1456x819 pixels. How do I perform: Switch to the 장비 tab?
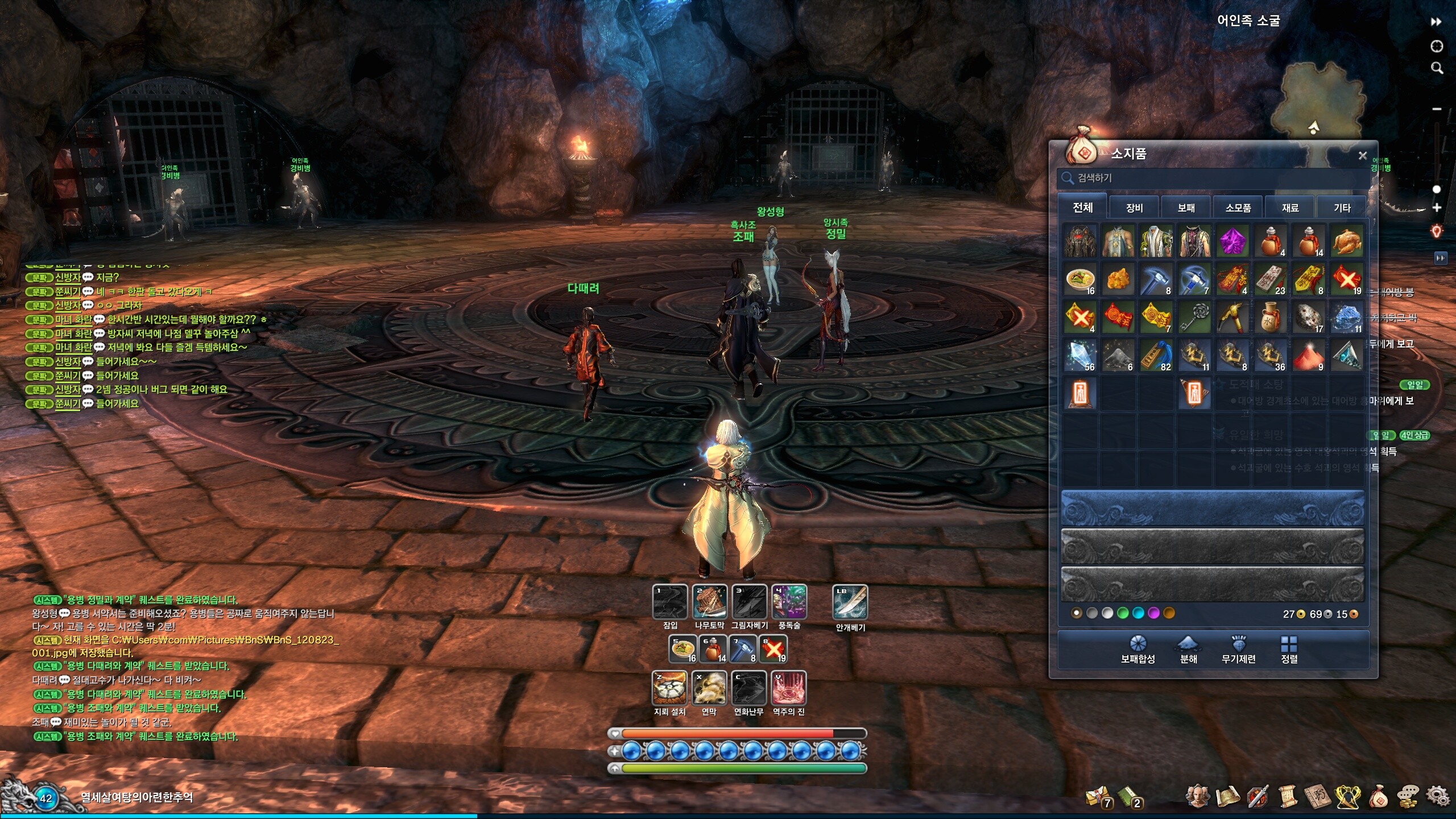pos(1134,208)
